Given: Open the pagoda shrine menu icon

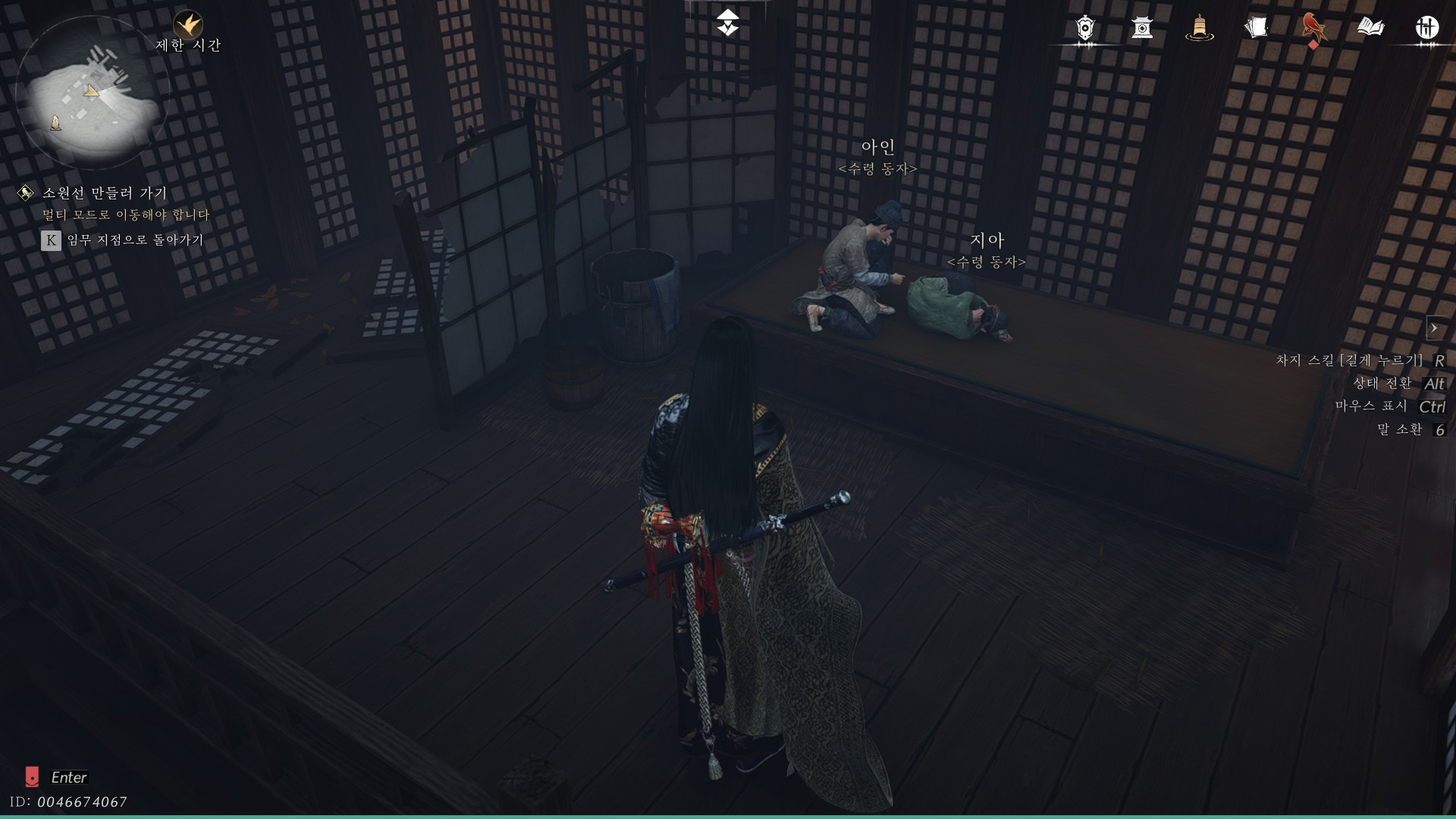Looking at the screenshot, I should (x=1142, y=28).
